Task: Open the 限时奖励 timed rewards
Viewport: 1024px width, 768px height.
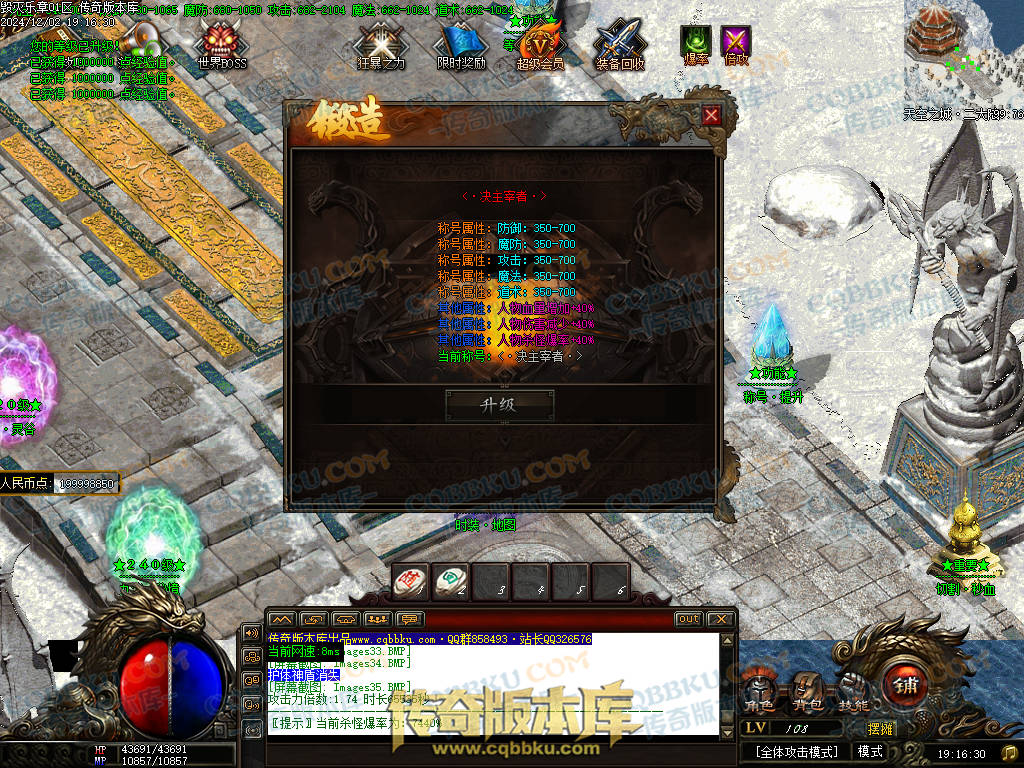Action: [461, 45]
